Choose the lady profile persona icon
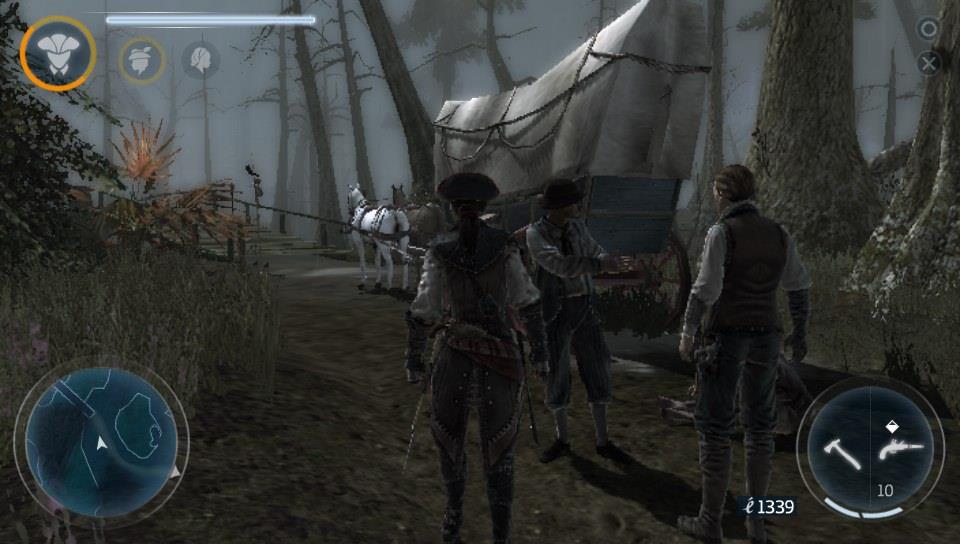The width and height of the screenshot is (960, 544). [x=200, y=59]
